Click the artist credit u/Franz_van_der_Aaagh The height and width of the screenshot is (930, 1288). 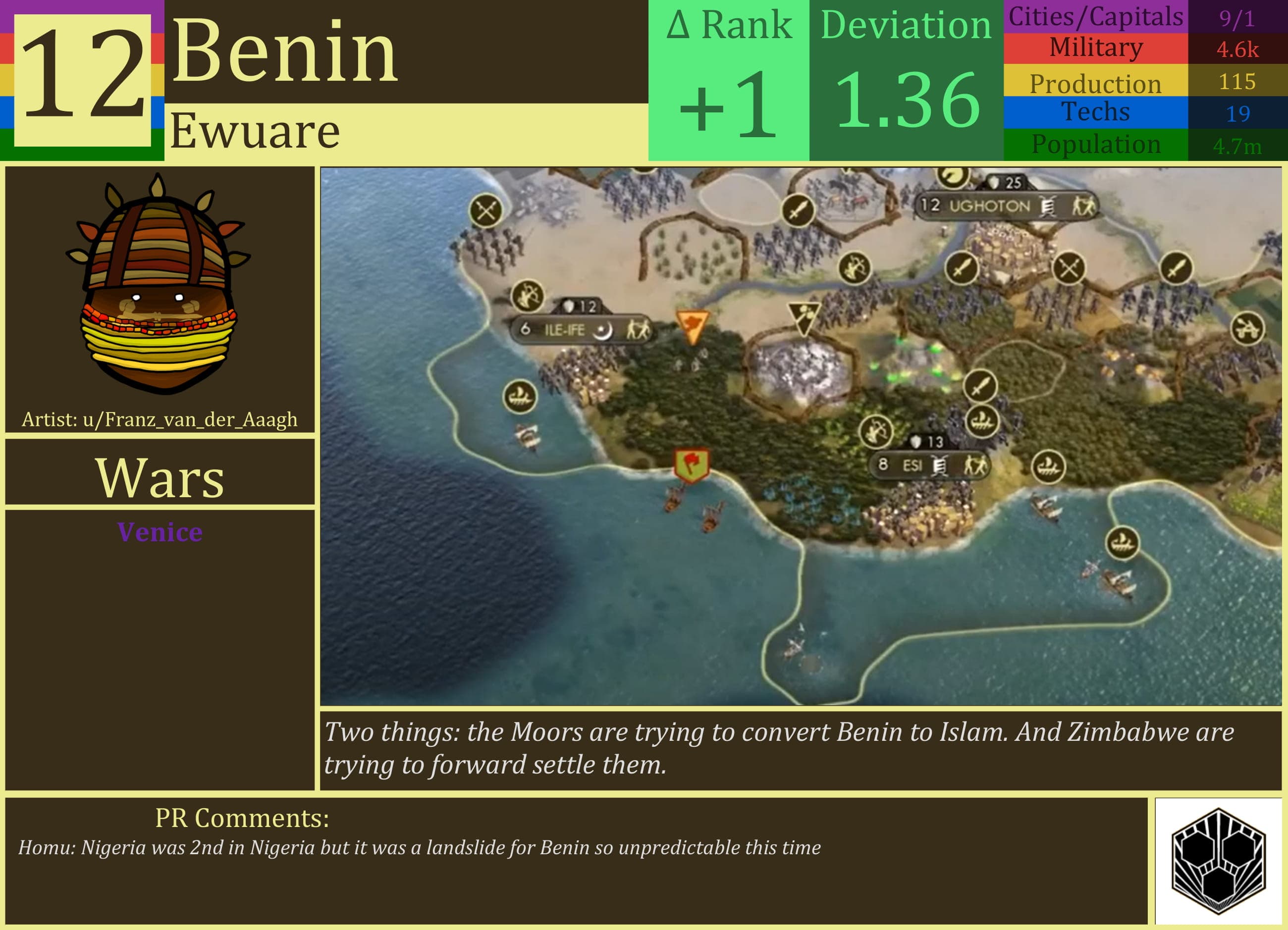coord(159,420)
